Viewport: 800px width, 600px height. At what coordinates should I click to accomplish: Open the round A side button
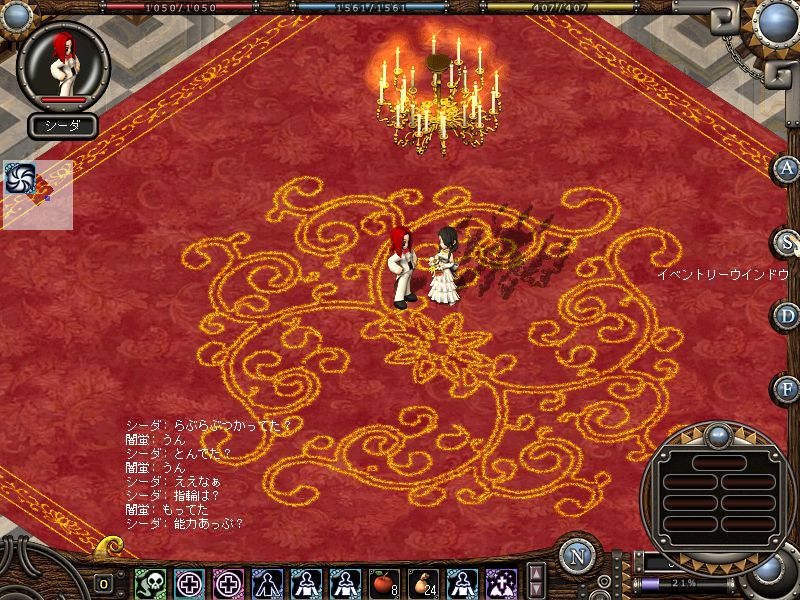tap(787, 168)
